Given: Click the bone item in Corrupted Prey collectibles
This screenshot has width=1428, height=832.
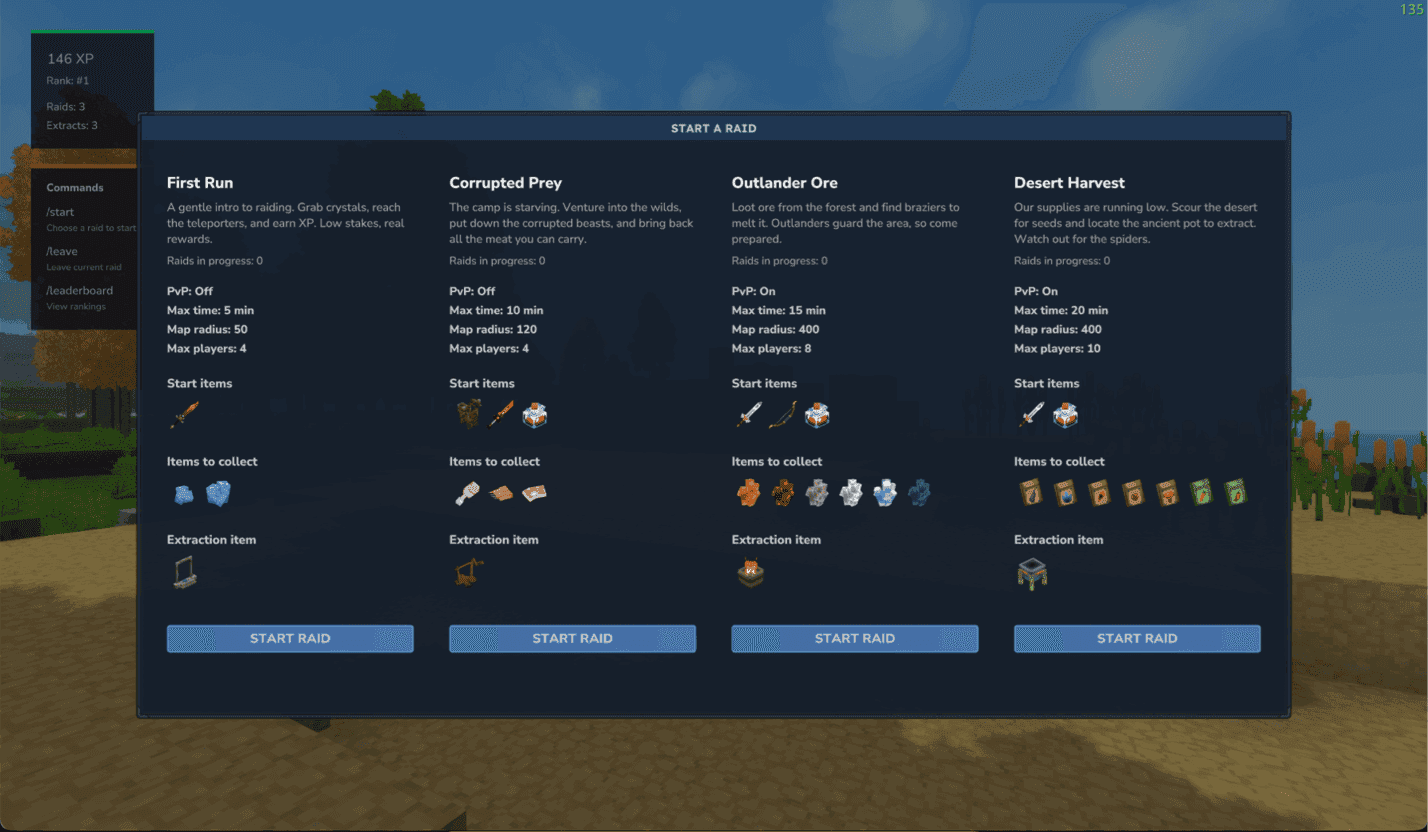Looking at the screenshot, I should [x=467, y=493].
